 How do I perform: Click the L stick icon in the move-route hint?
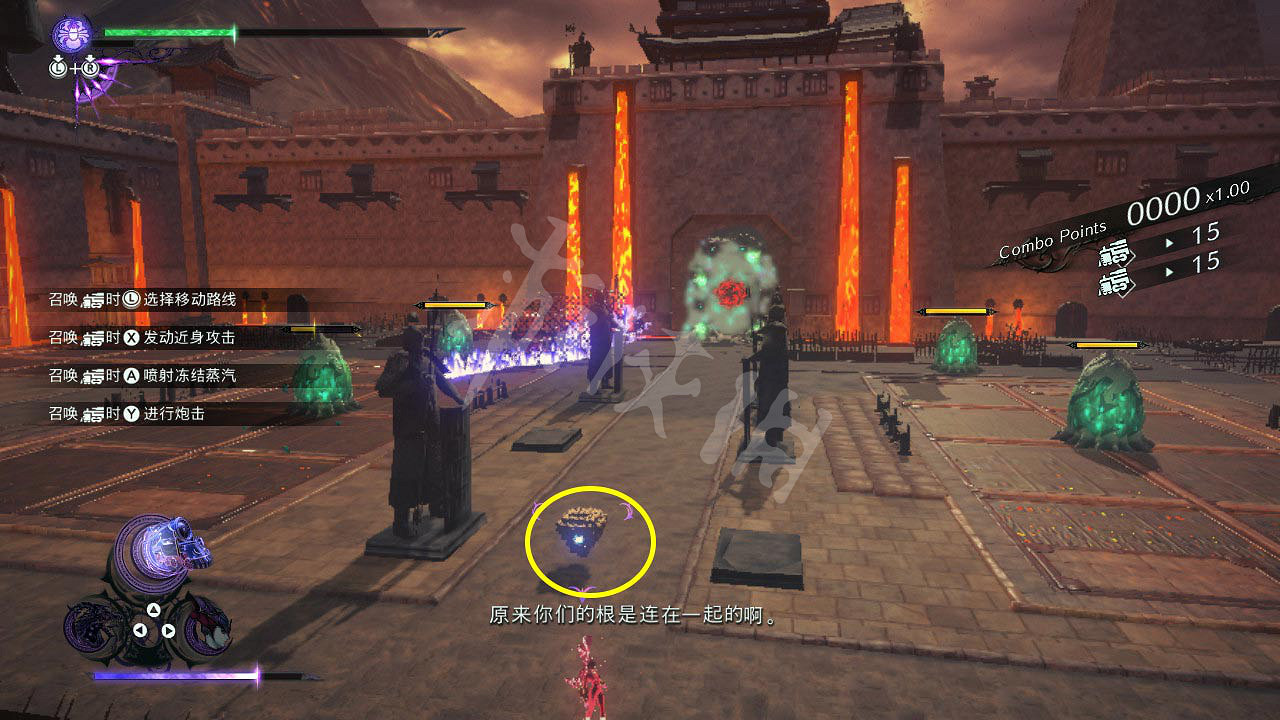133,300
